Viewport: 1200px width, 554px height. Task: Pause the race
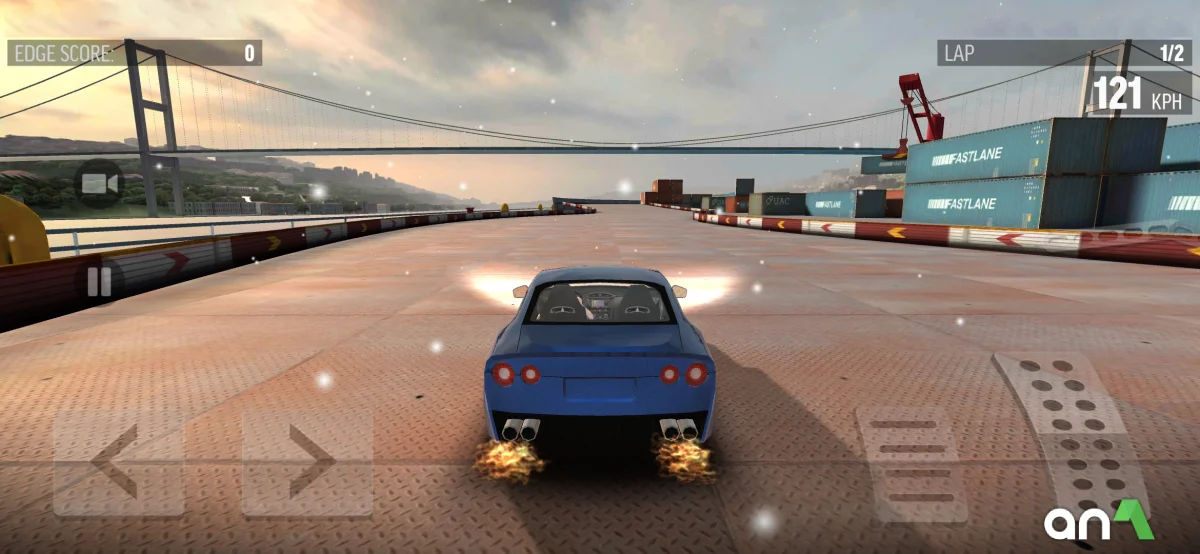point(99,281)
